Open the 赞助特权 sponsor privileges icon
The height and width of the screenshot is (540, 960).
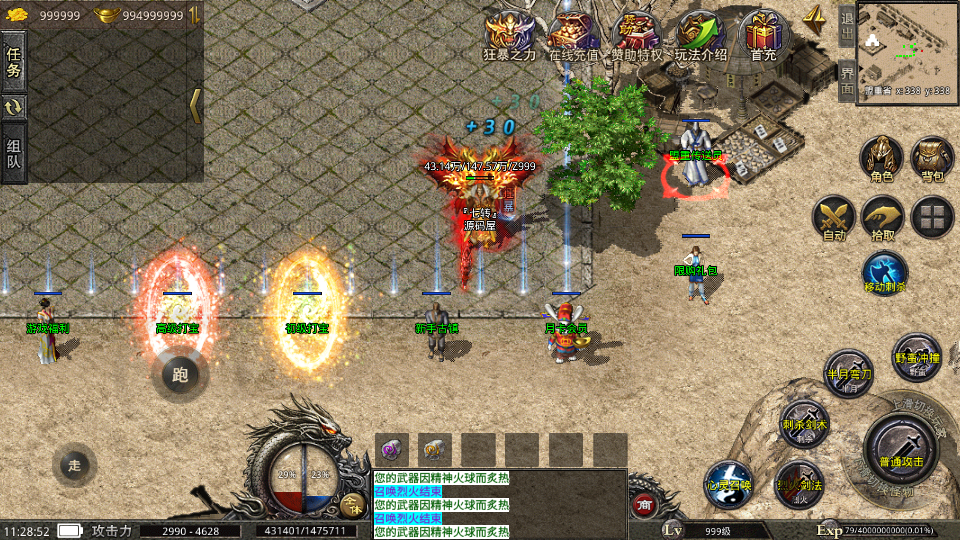(638, 33)
